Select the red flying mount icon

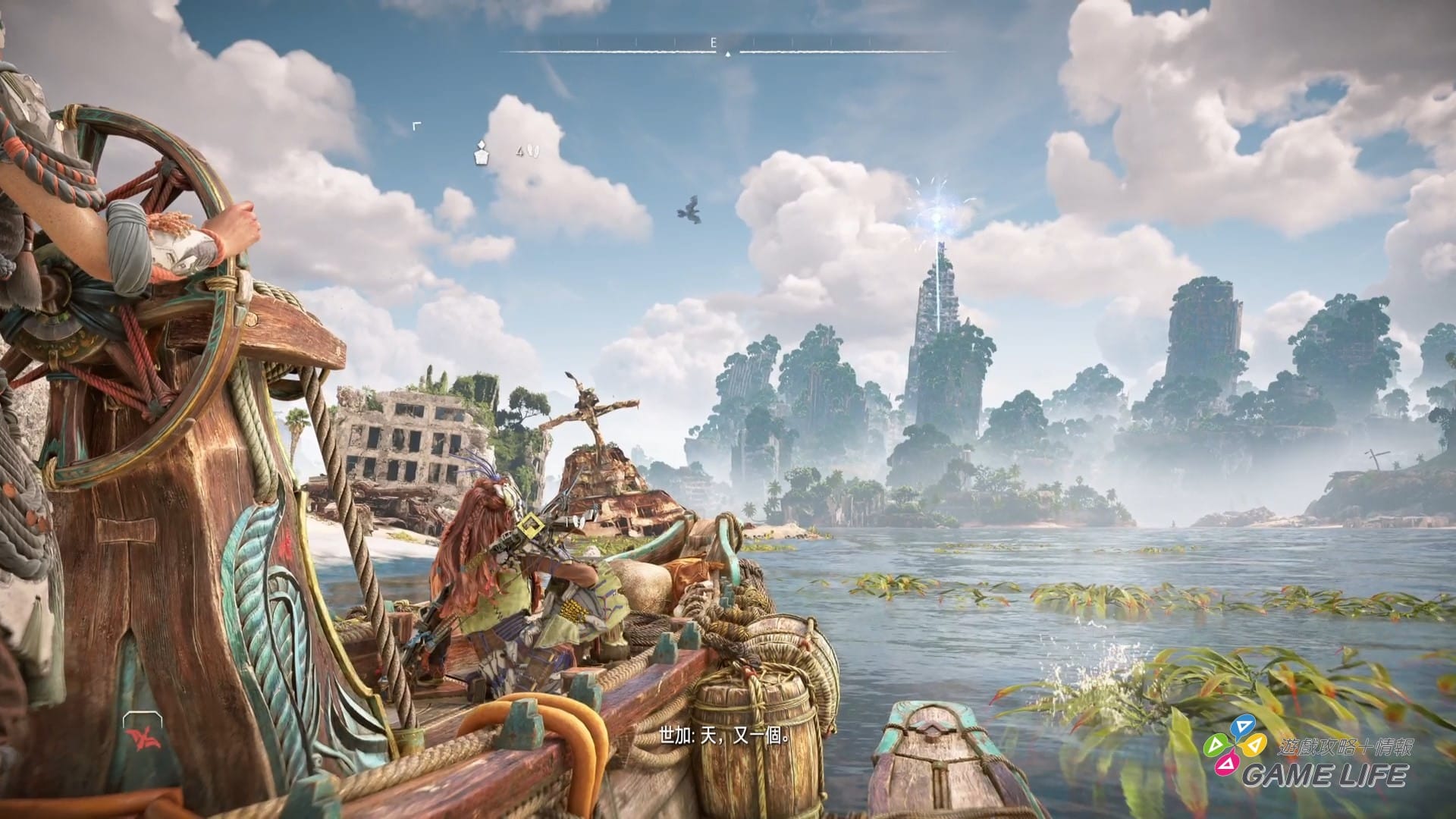[x=141, y=737]
